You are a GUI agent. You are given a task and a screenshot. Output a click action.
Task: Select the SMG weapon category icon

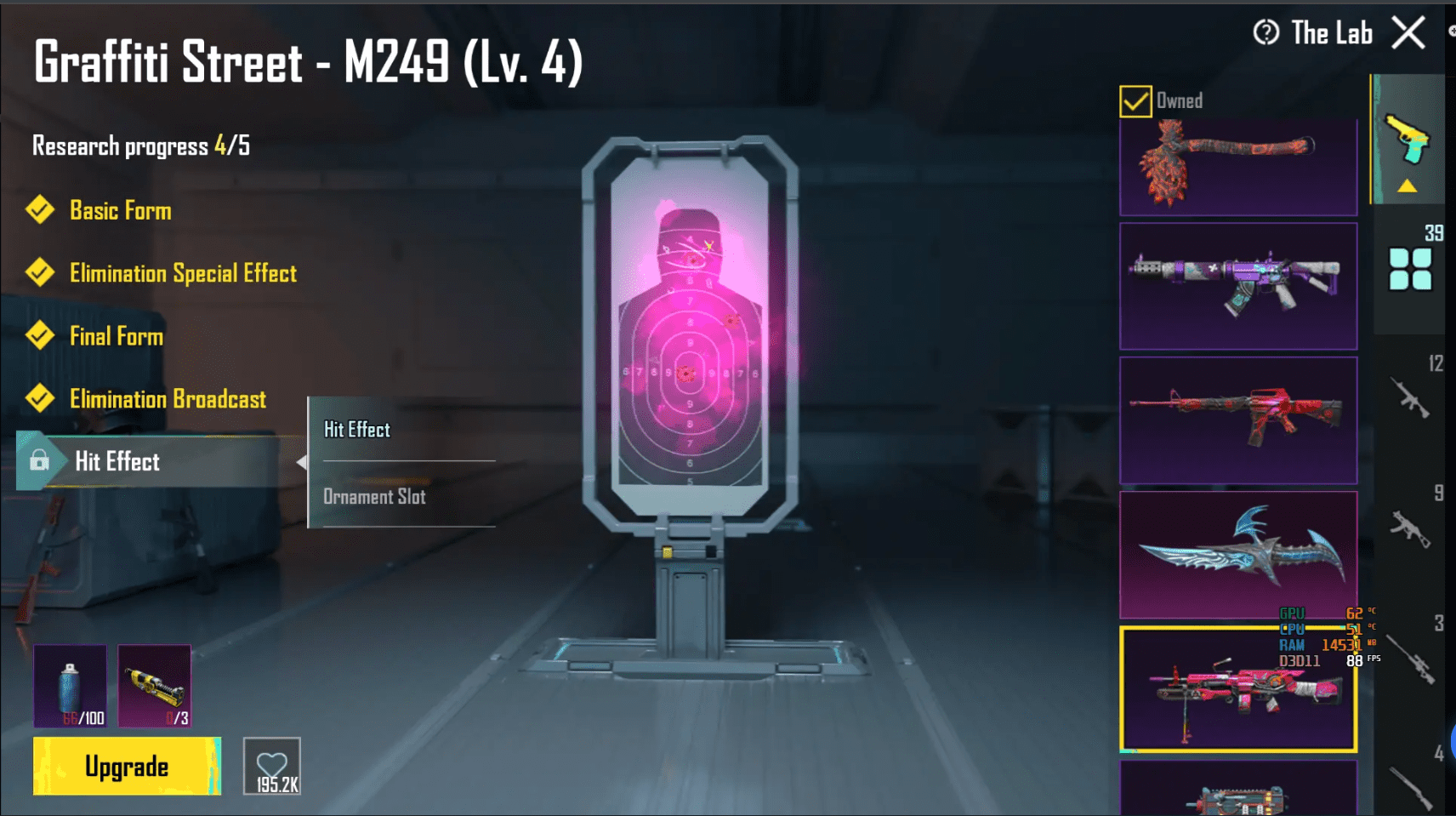tap(1412, 528)
